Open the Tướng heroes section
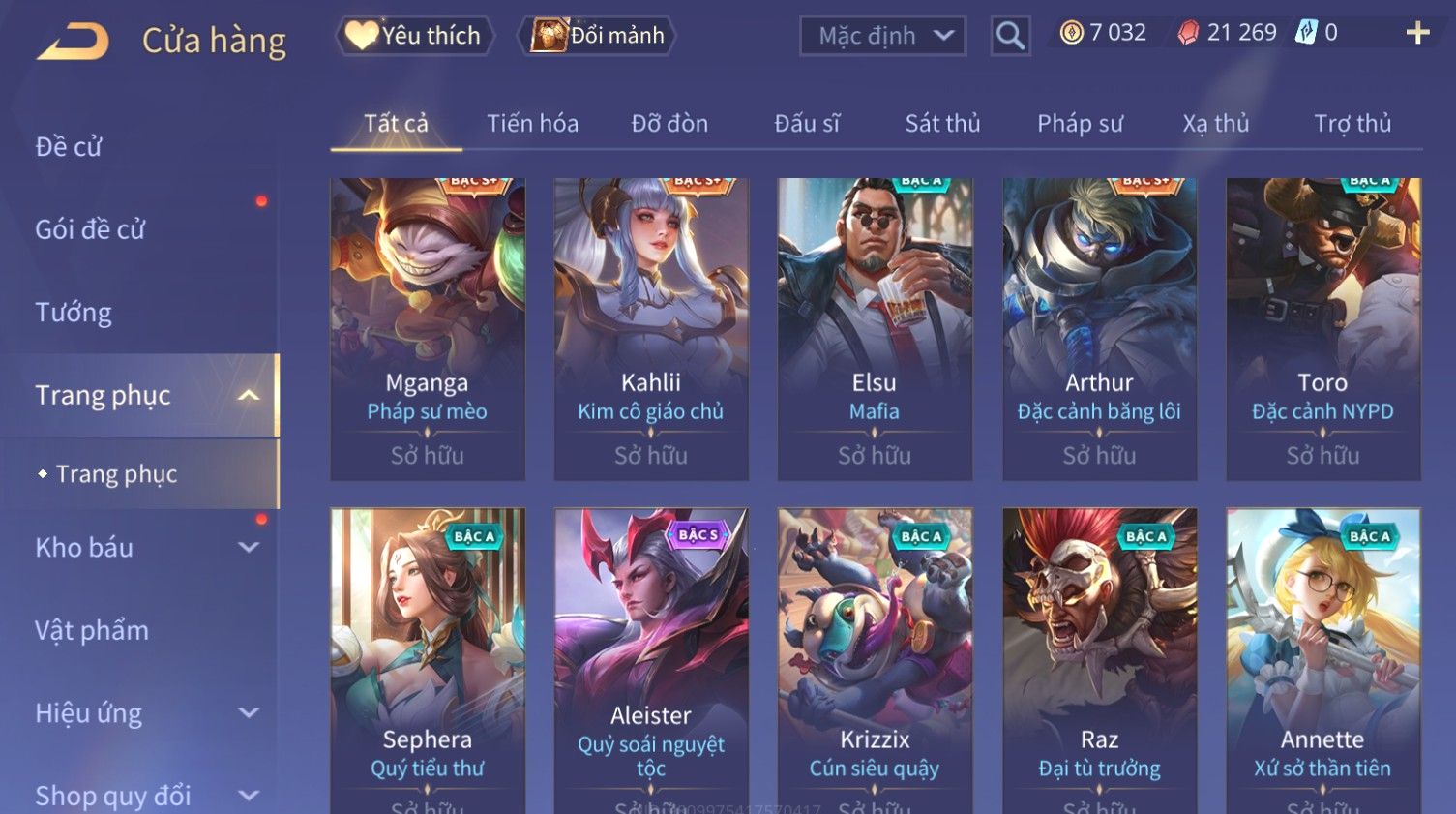The width and height of the screenshot is (1456, 814). pyautogui.click(x=74, y=313)
